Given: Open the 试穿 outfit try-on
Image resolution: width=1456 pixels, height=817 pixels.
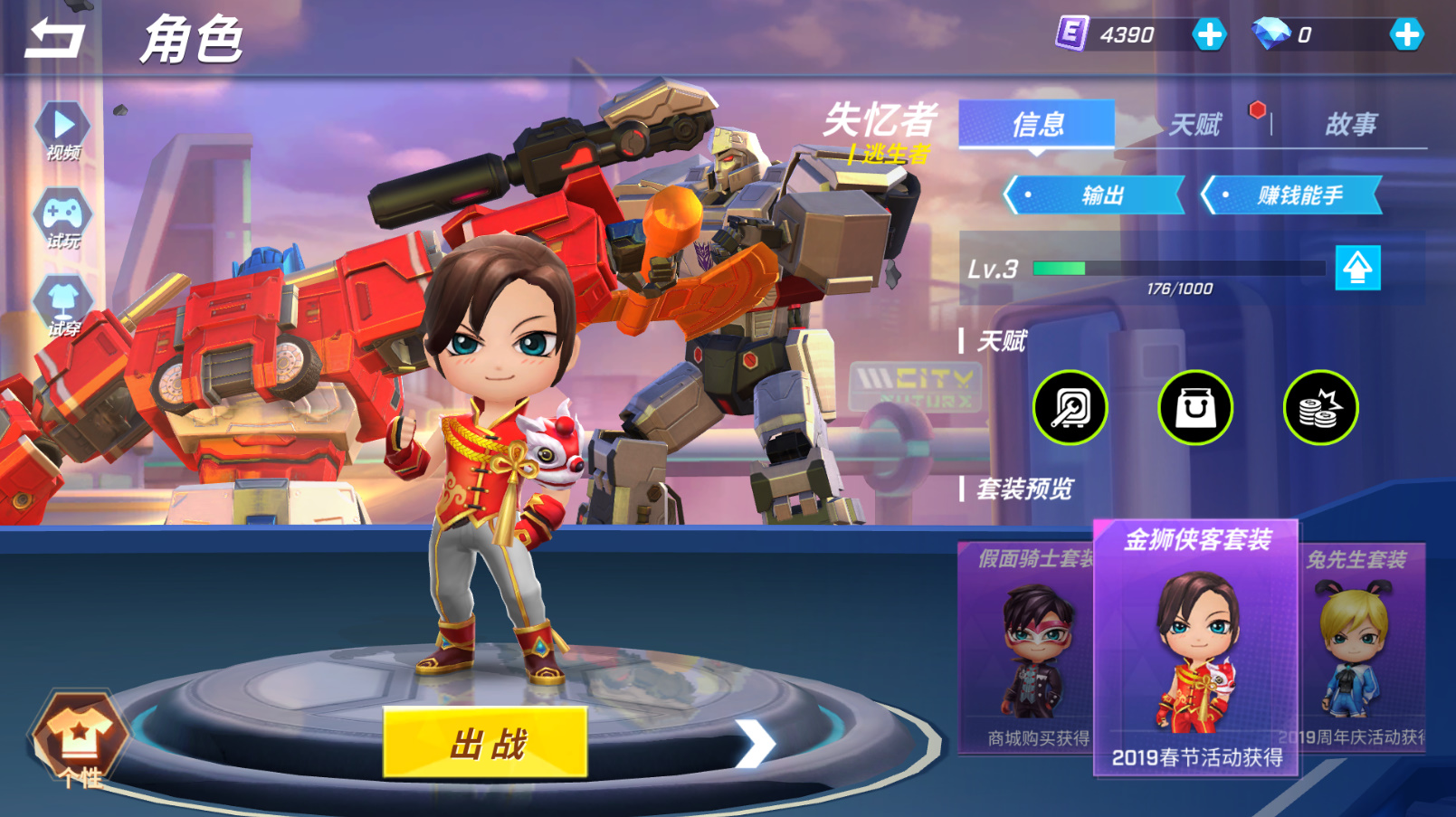Looking at the screenshot, I should [x=62, y=306].
